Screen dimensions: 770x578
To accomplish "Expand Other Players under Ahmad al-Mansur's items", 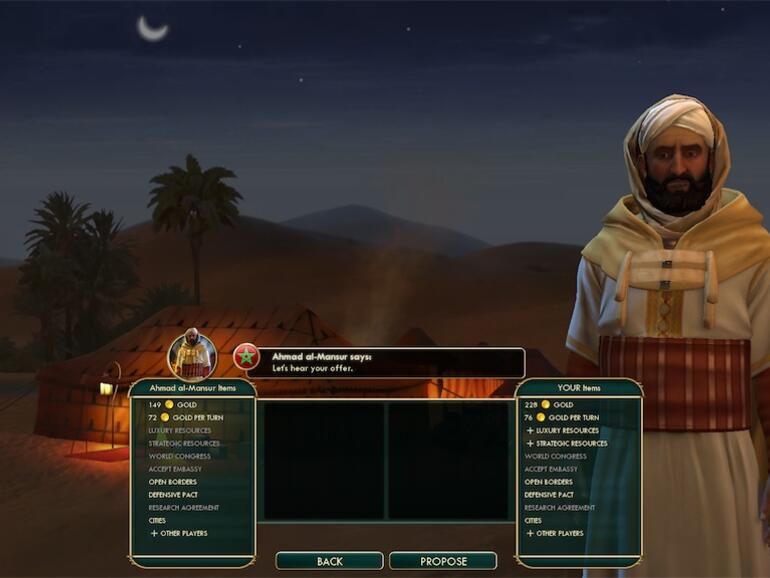I will click(x=179, y=534).
